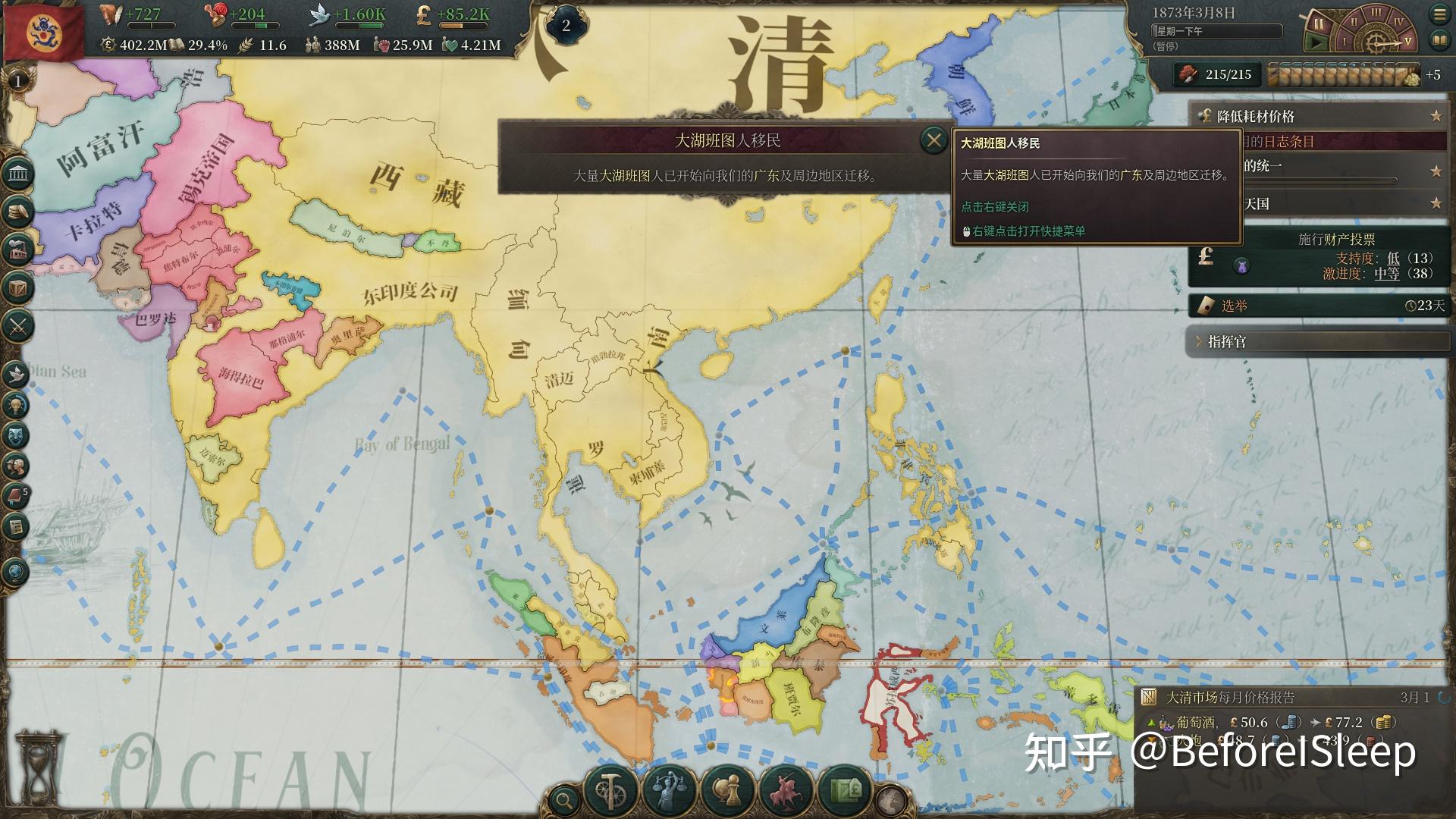Viewport: 1456px width, 819px height.
Task: Close the 大湖班图人移民 notification
Action: [x=934, y=140]
